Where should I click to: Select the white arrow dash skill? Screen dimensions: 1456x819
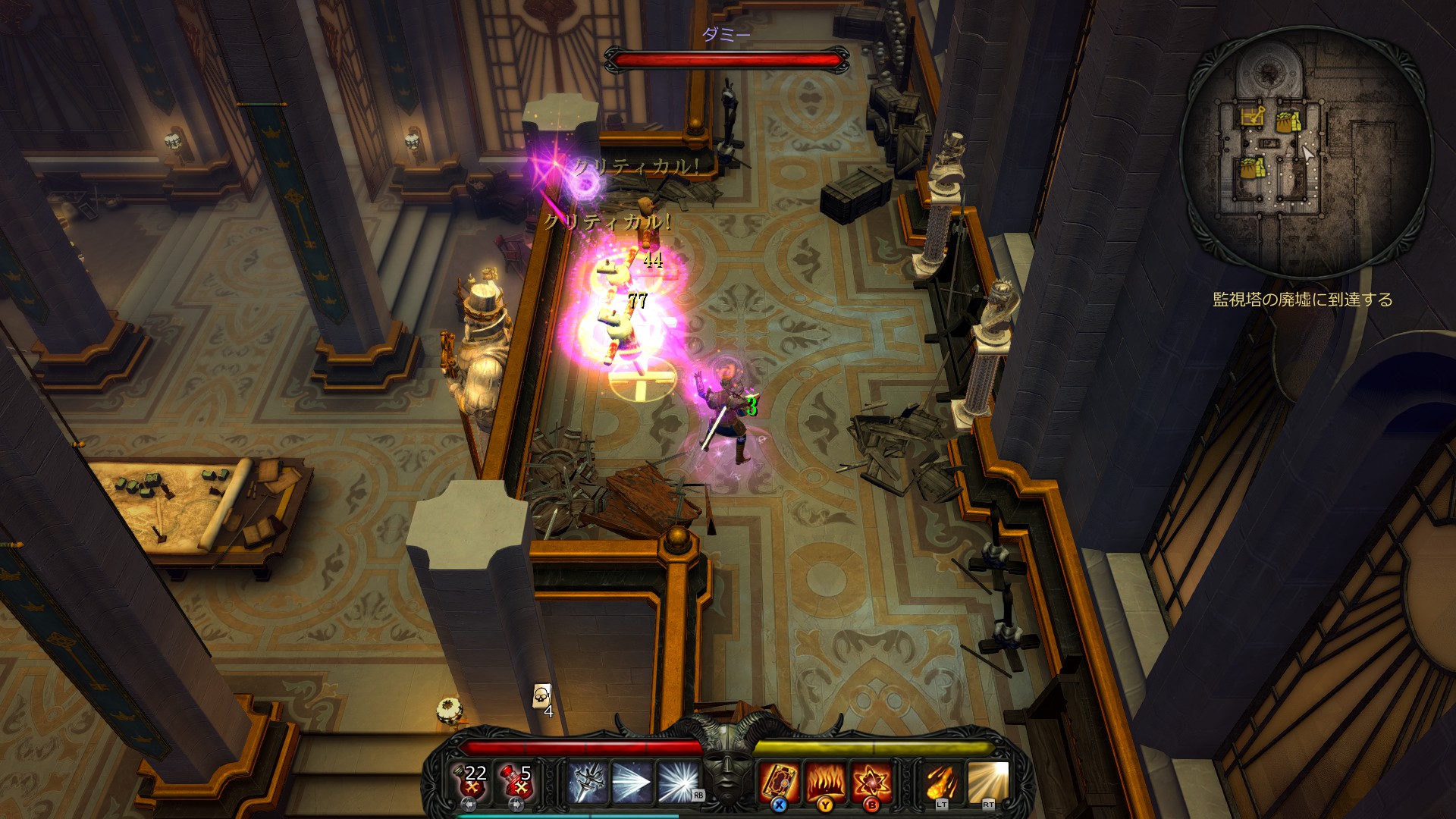pos(631,782)
